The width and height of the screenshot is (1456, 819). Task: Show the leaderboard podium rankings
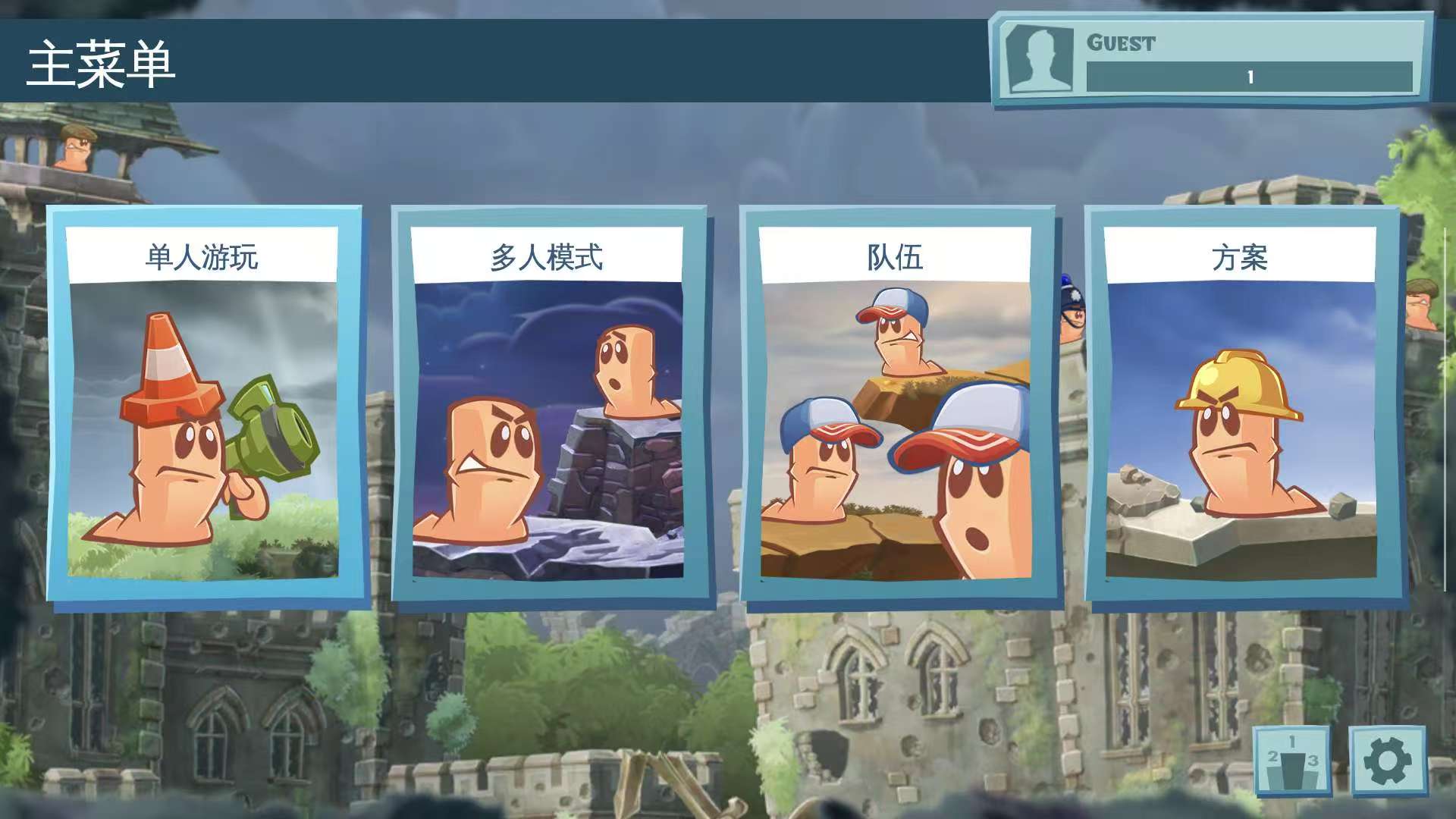click(1292, 761)
